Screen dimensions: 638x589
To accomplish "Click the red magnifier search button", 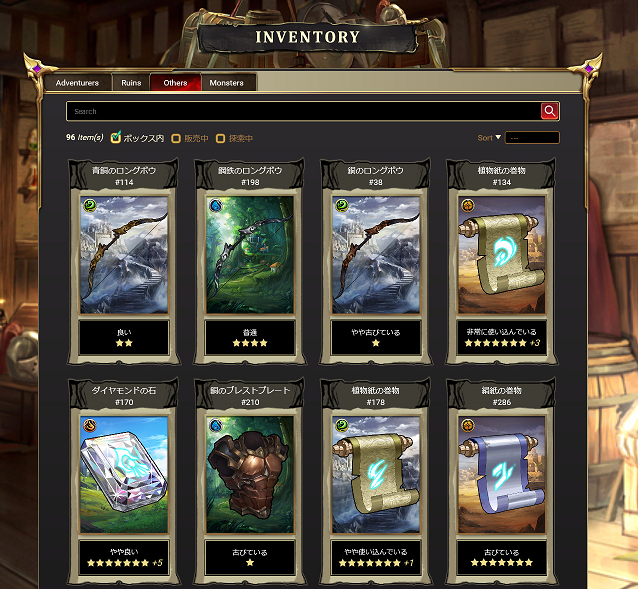I will tap(549, 111).
